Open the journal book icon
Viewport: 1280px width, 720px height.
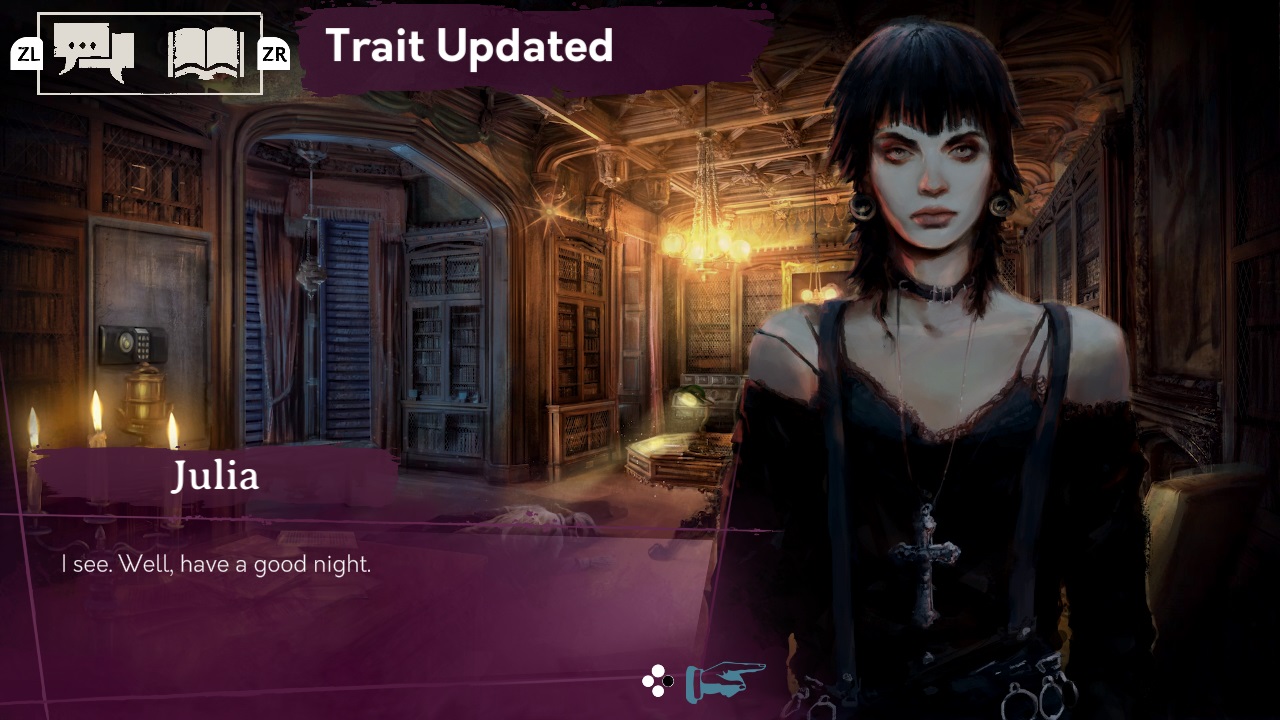[205, 50]
